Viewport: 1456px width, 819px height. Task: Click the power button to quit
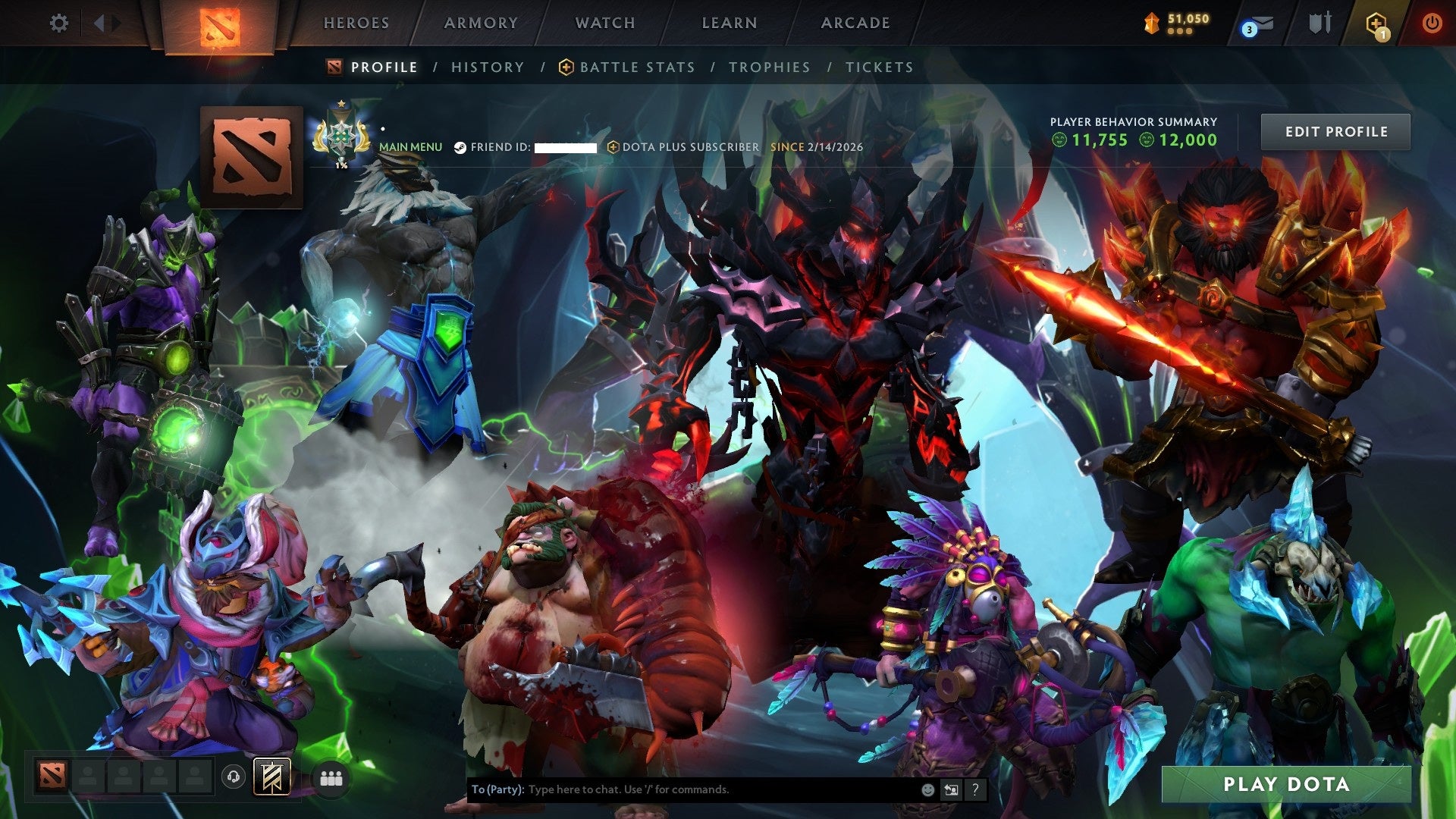click(x=1432, y=23)
